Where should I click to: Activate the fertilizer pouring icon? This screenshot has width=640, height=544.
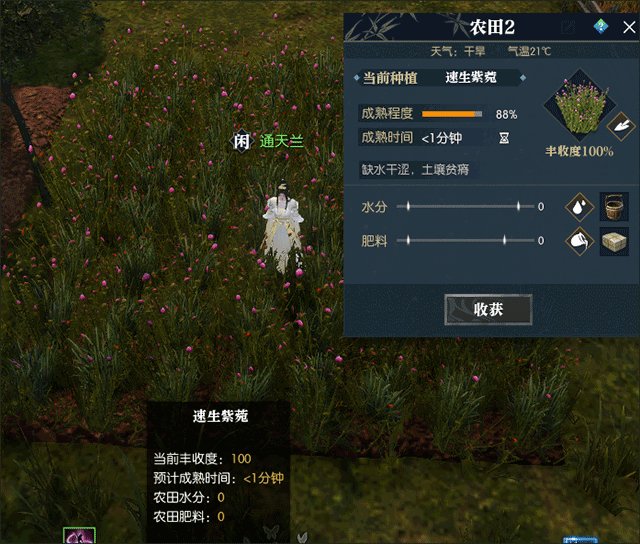(579, 241)
